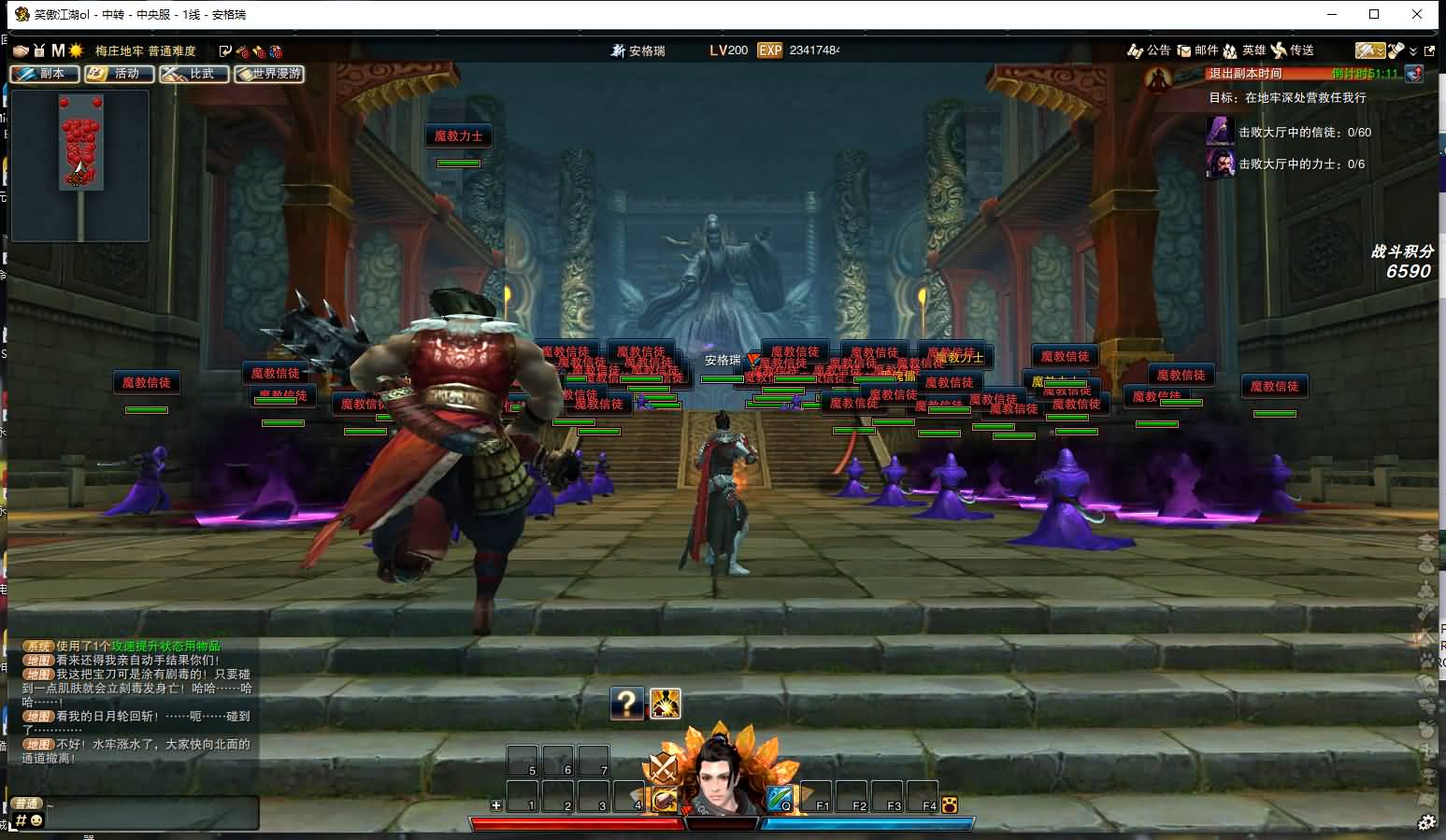Check the 邮件 mailbox

tap(1197, 50)
